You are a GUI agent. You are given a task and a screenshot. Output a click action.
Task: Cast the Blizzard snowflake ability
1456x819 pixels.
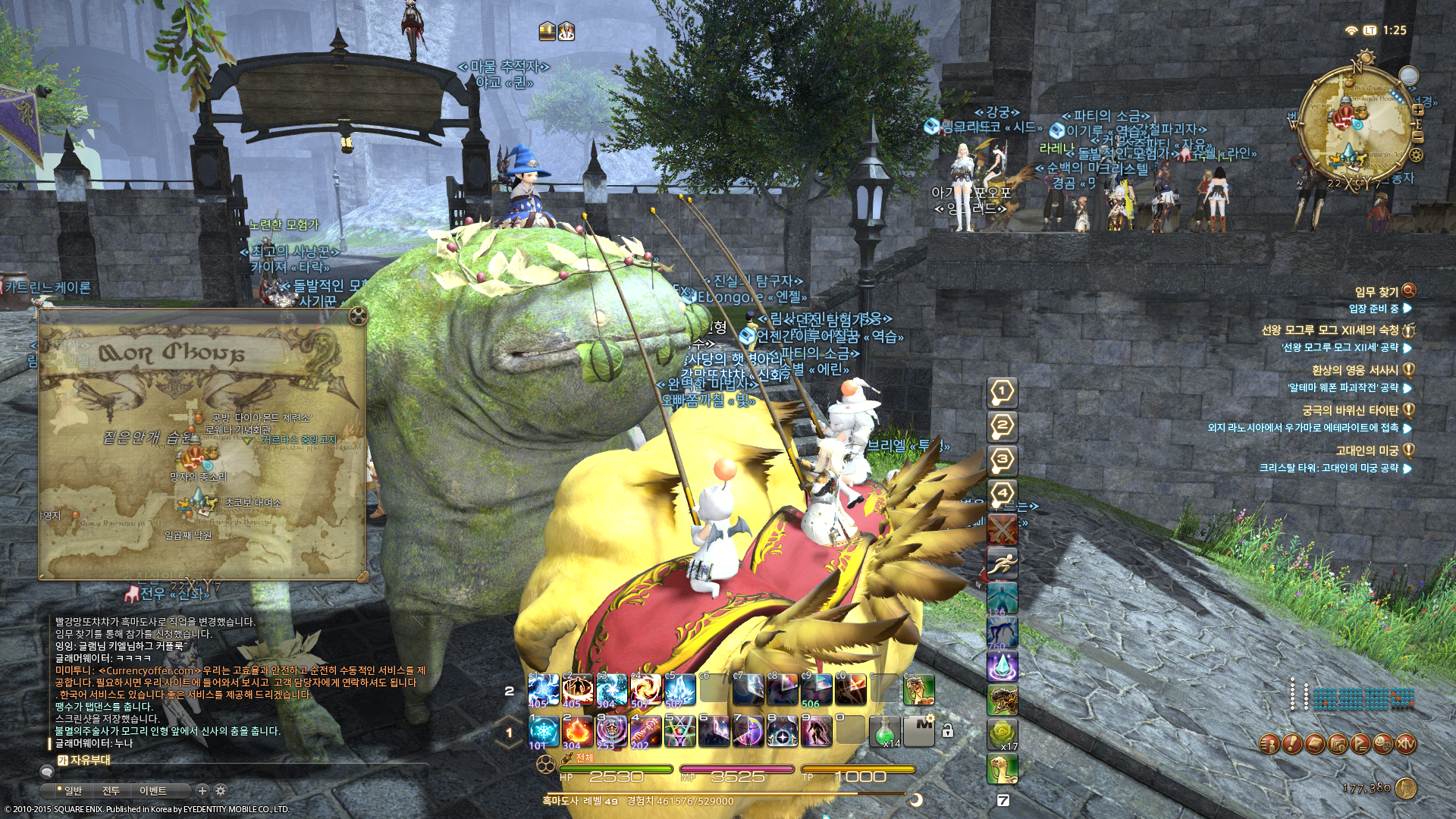[x=544, y=732]
